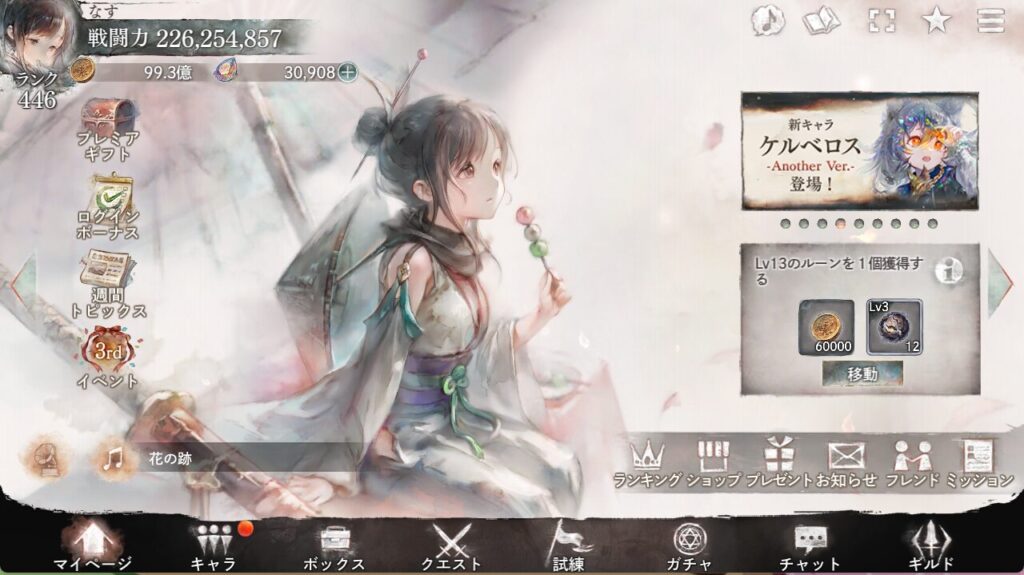This screenshot has height=575, width=1024.
Task: Open the フレンド friends list
Action: tap(912, 463)
